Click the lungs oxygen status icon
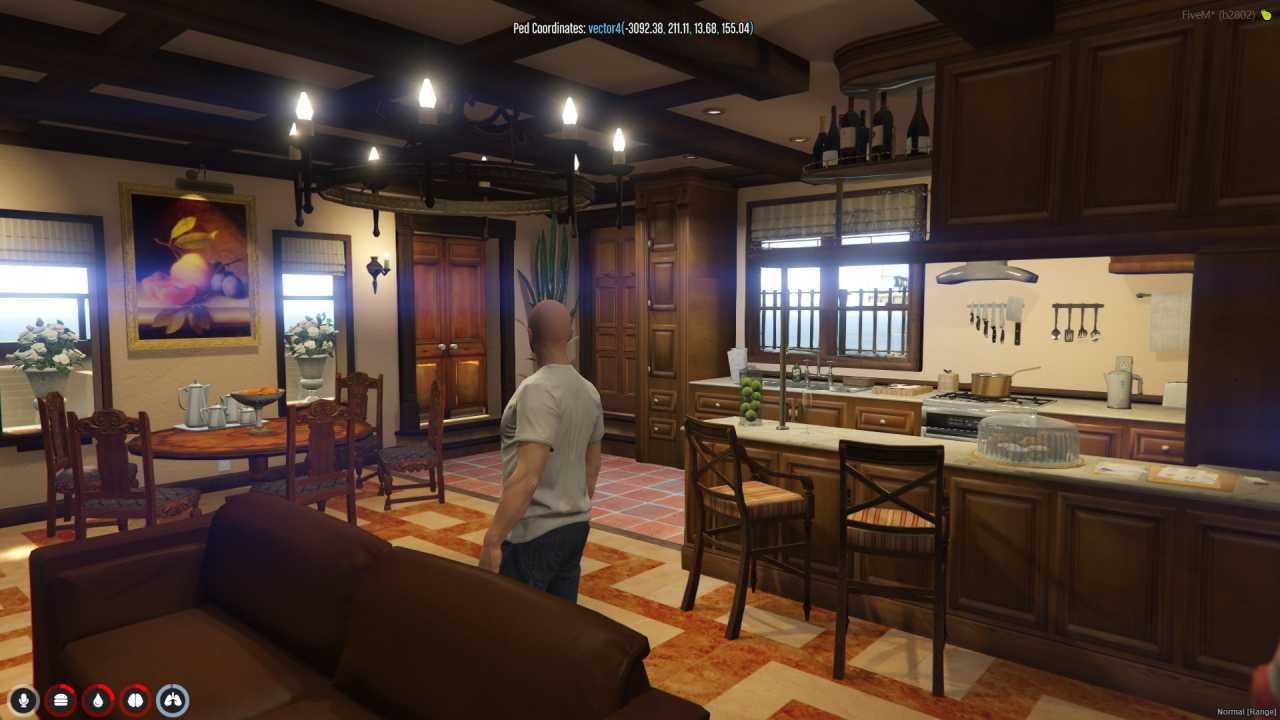Screen dimensions: 1280x720 (172, 700)
